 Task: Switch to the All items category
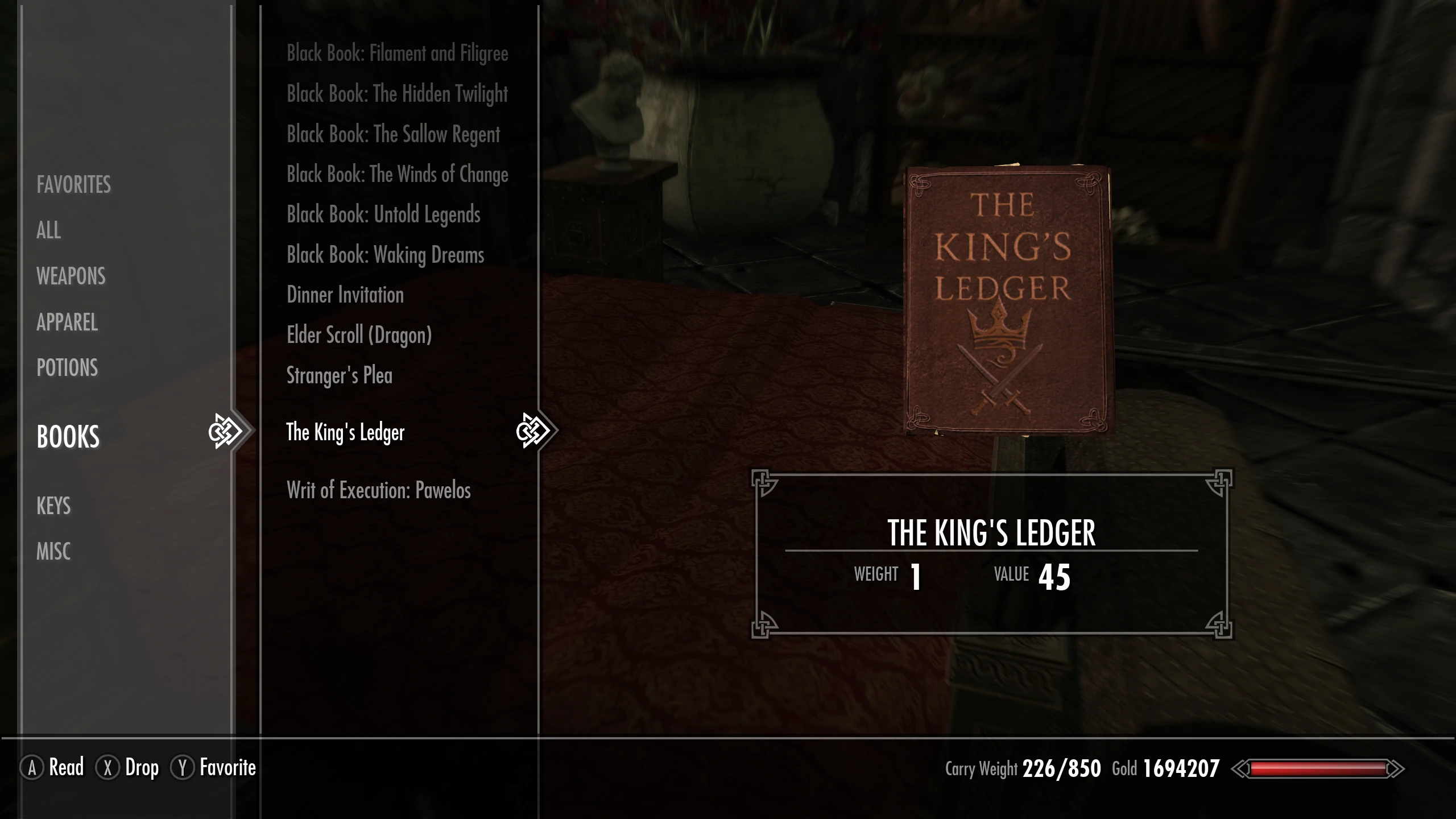48,230
